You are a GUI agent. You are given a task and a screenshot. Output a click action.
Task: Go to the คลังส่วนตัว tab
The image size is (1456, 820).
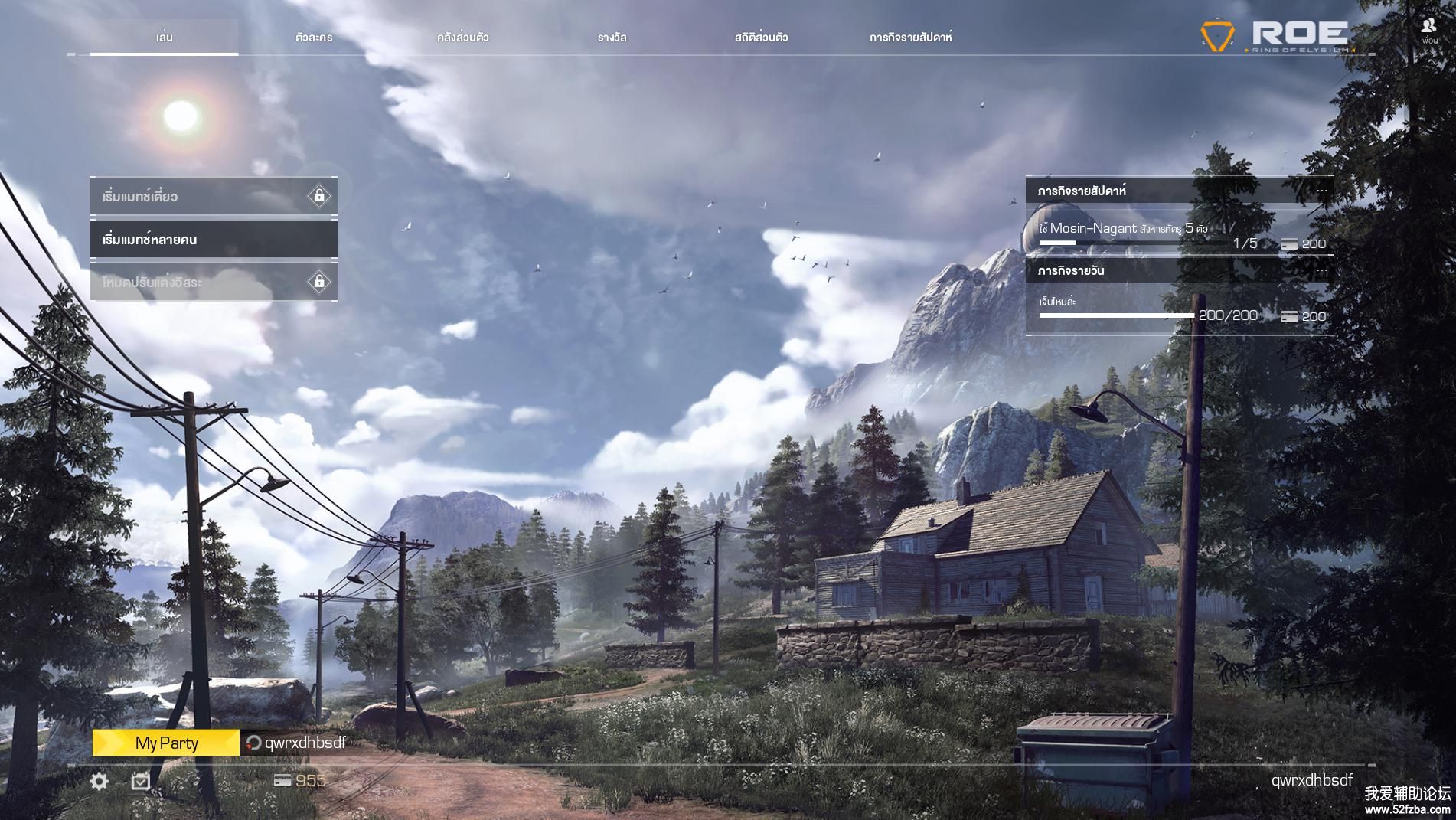point(462,37)
